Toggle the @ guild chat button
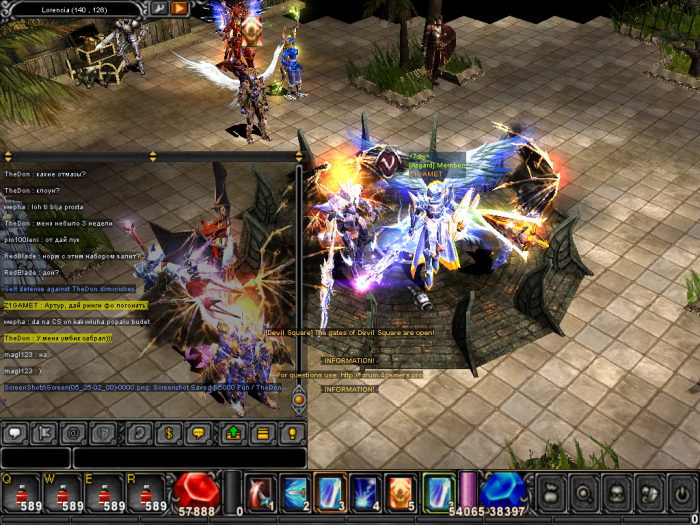This screenshot has height=525, width=700. (73, 434)
